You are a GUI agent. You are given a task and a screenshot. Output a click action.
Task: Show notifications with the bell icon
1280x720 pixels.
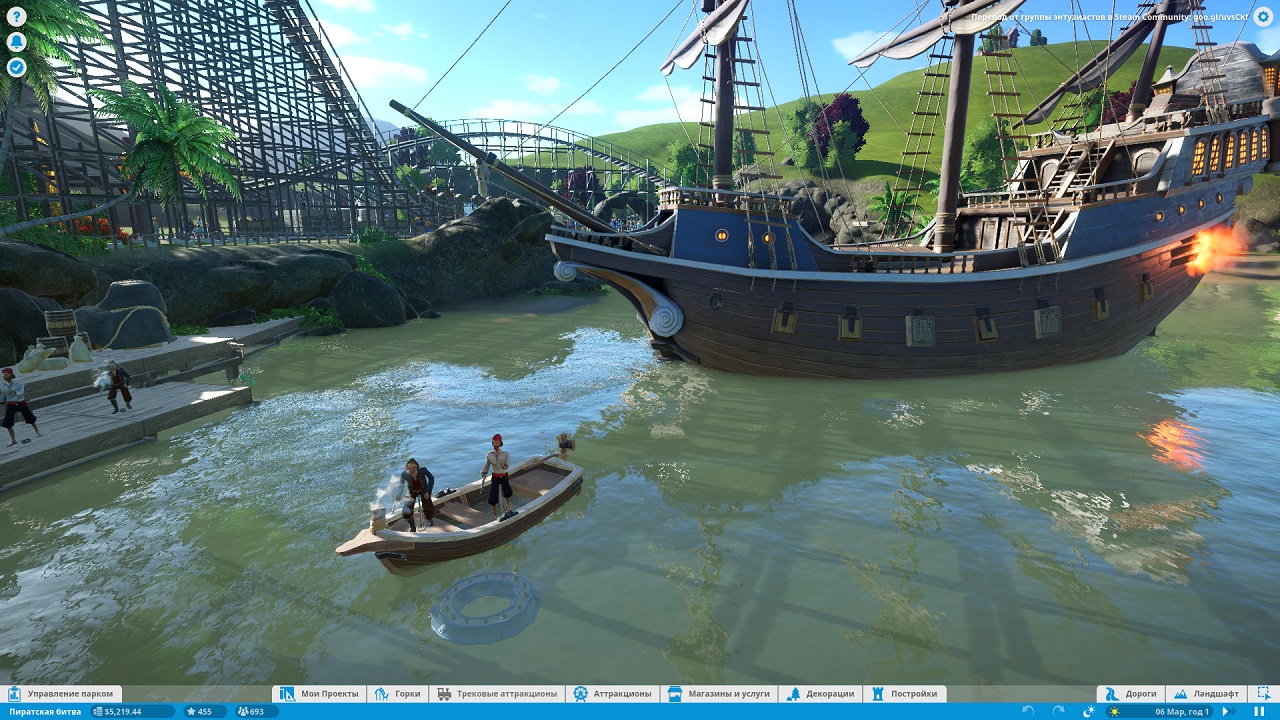pos(16,41)
